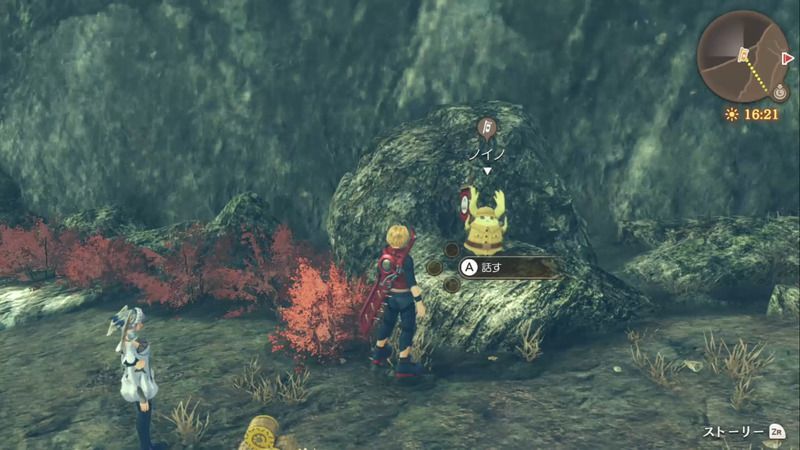Select the red destination arrow on the minimap
The image size is (800, 450).
788,58
